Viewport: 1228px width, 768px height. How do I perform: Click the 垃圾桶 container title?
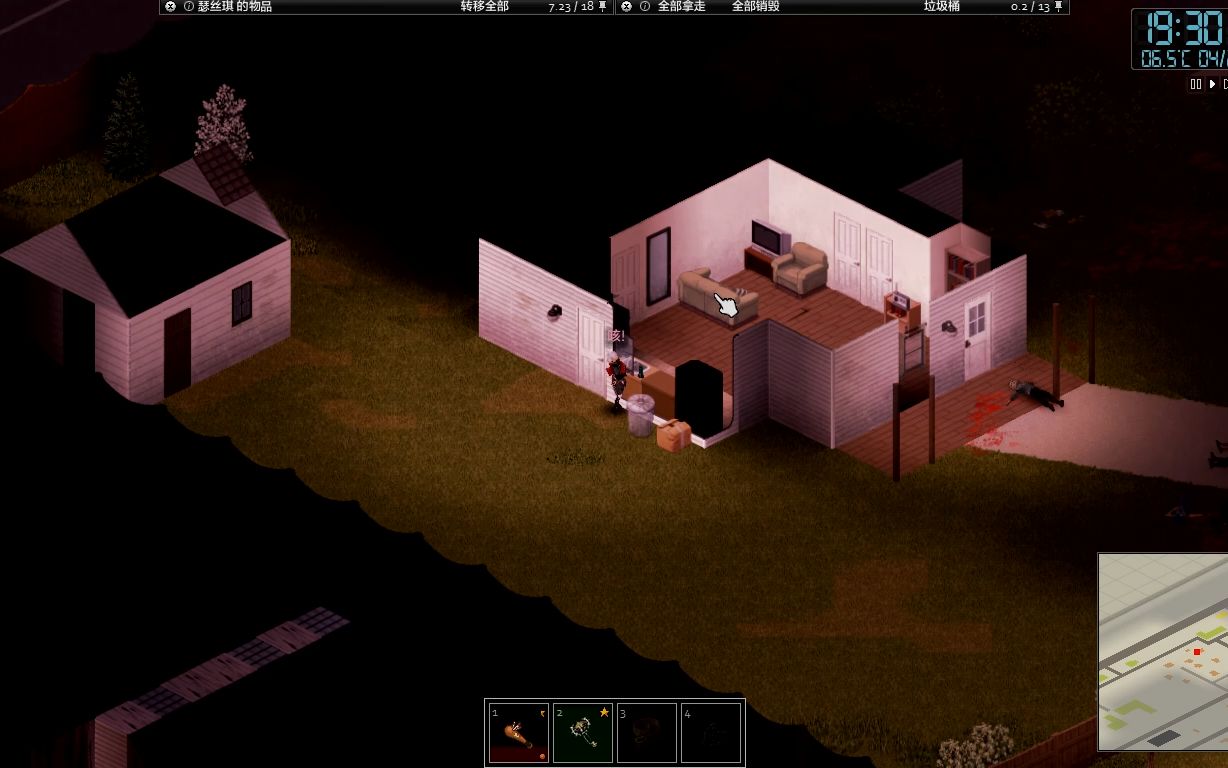[x=941, y=6]
